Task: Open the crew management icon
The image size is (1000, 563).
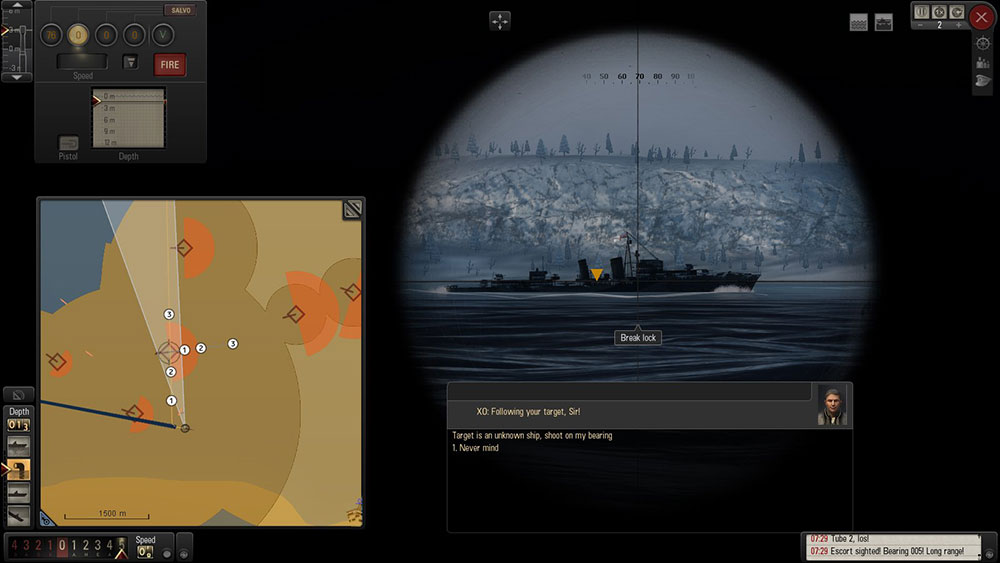Action: (982, 62)
